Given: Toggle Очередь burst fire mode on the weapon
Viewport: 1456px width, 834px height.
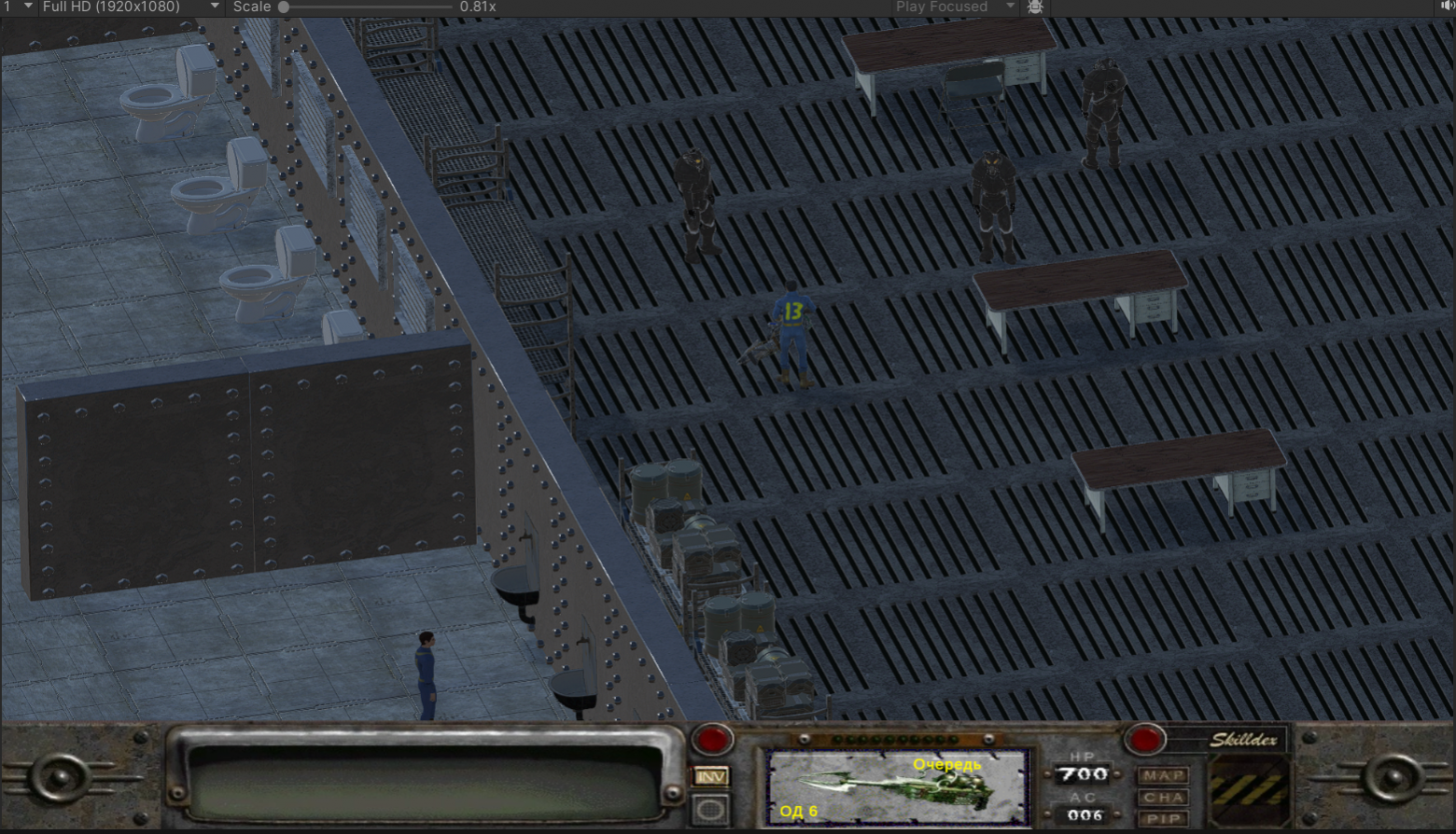Looking at the screenshot, I should [947, 764].
